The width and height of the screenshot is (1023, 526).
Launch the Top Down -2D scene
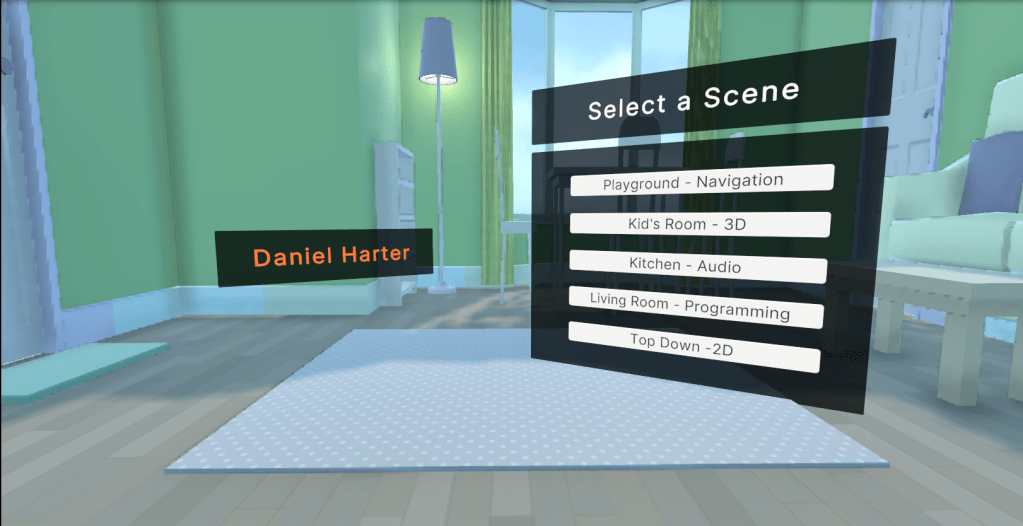[x=693, y=345]
